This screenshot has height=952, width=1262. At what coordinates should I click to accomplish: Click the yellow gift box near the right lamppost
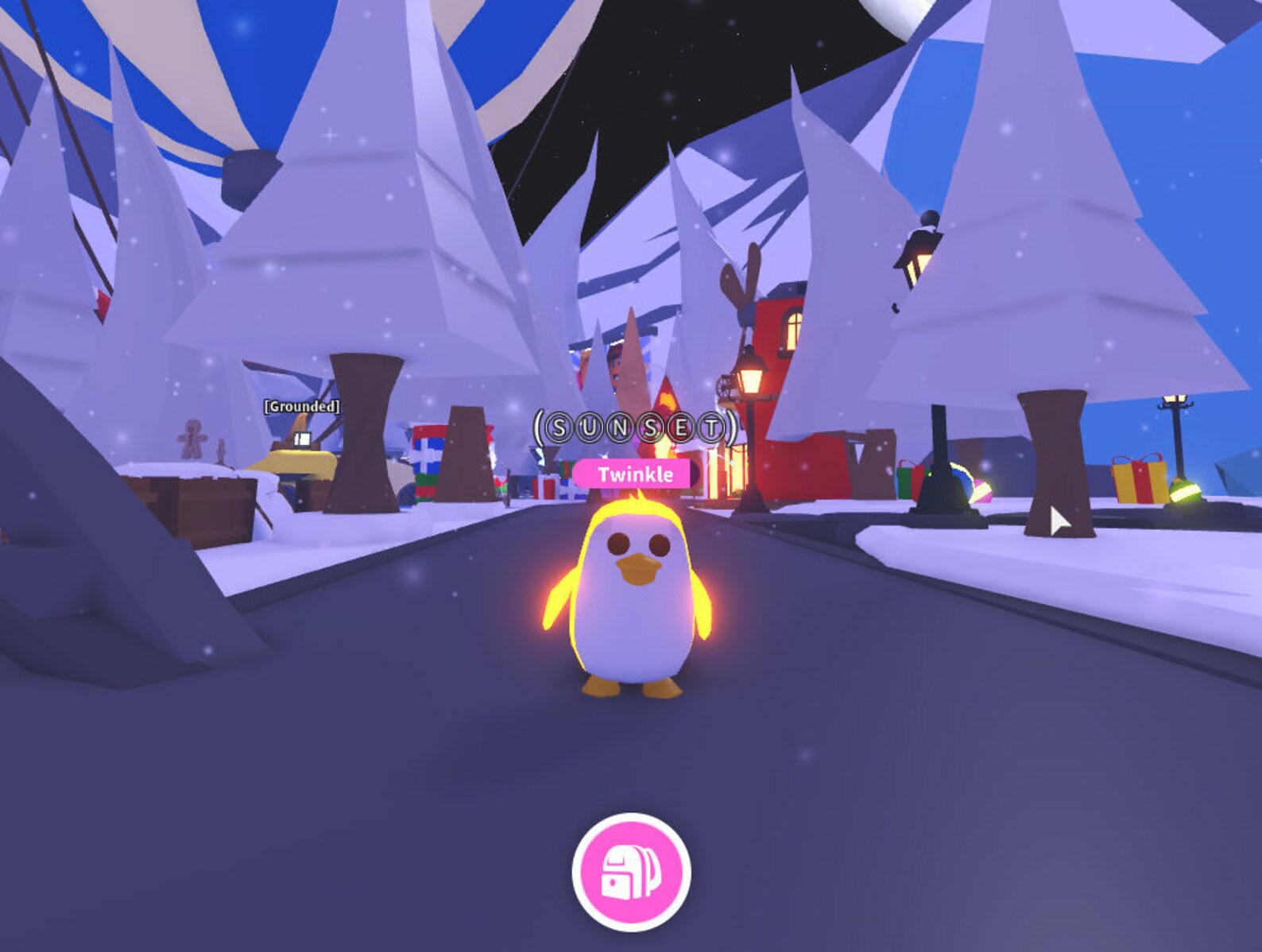click(x=1140, y=478)
